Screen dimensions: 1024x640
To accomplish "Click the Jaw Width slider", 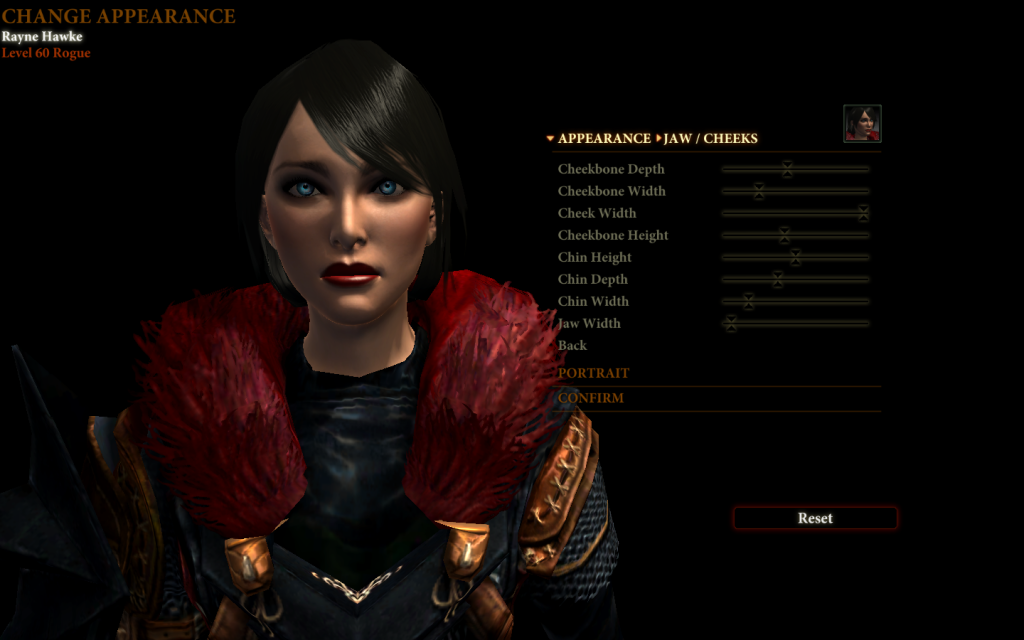I will pyautogui.click(x=731, y=323).
